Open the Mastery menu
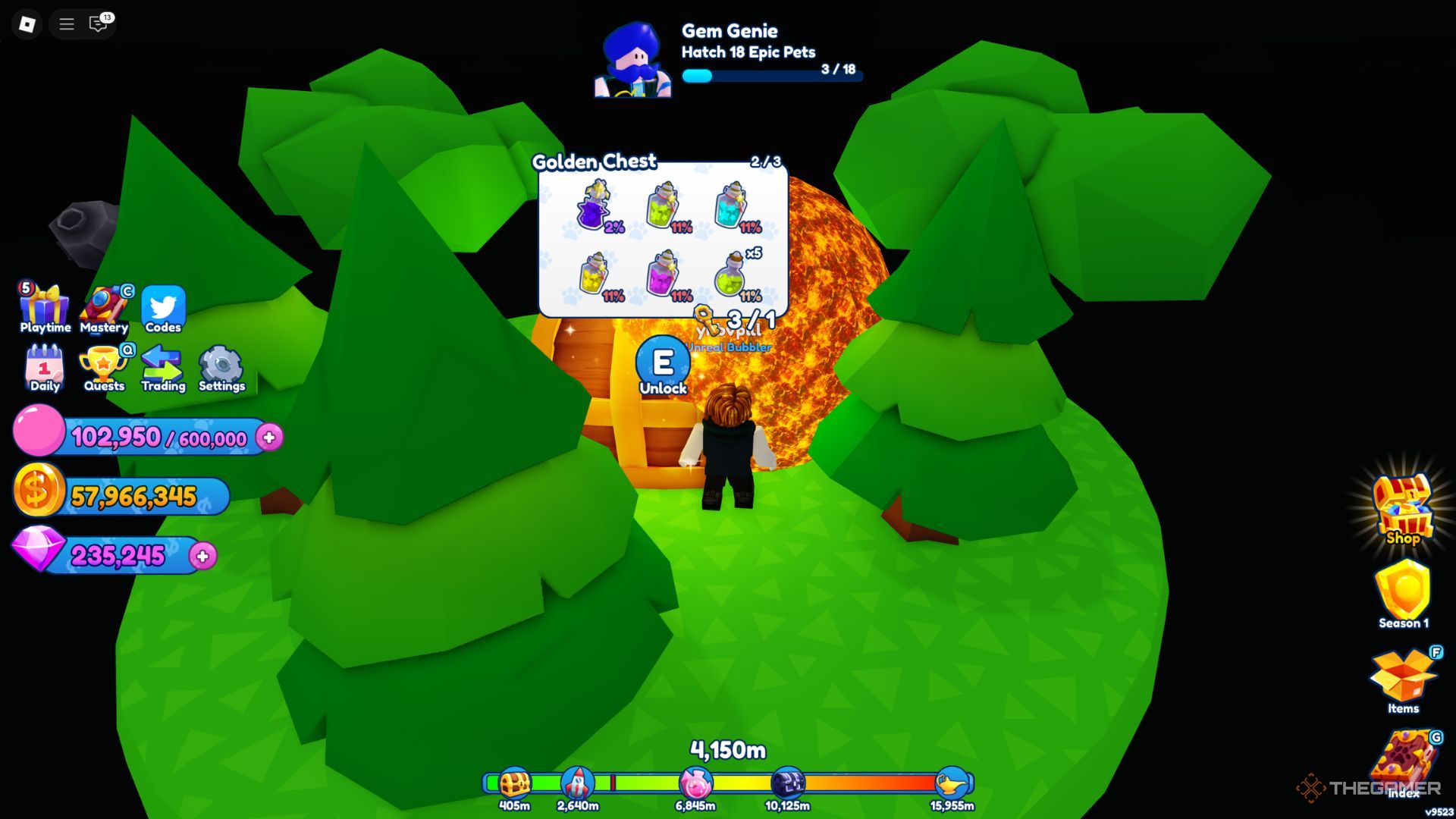1456x819 pixels. point(104,309)
